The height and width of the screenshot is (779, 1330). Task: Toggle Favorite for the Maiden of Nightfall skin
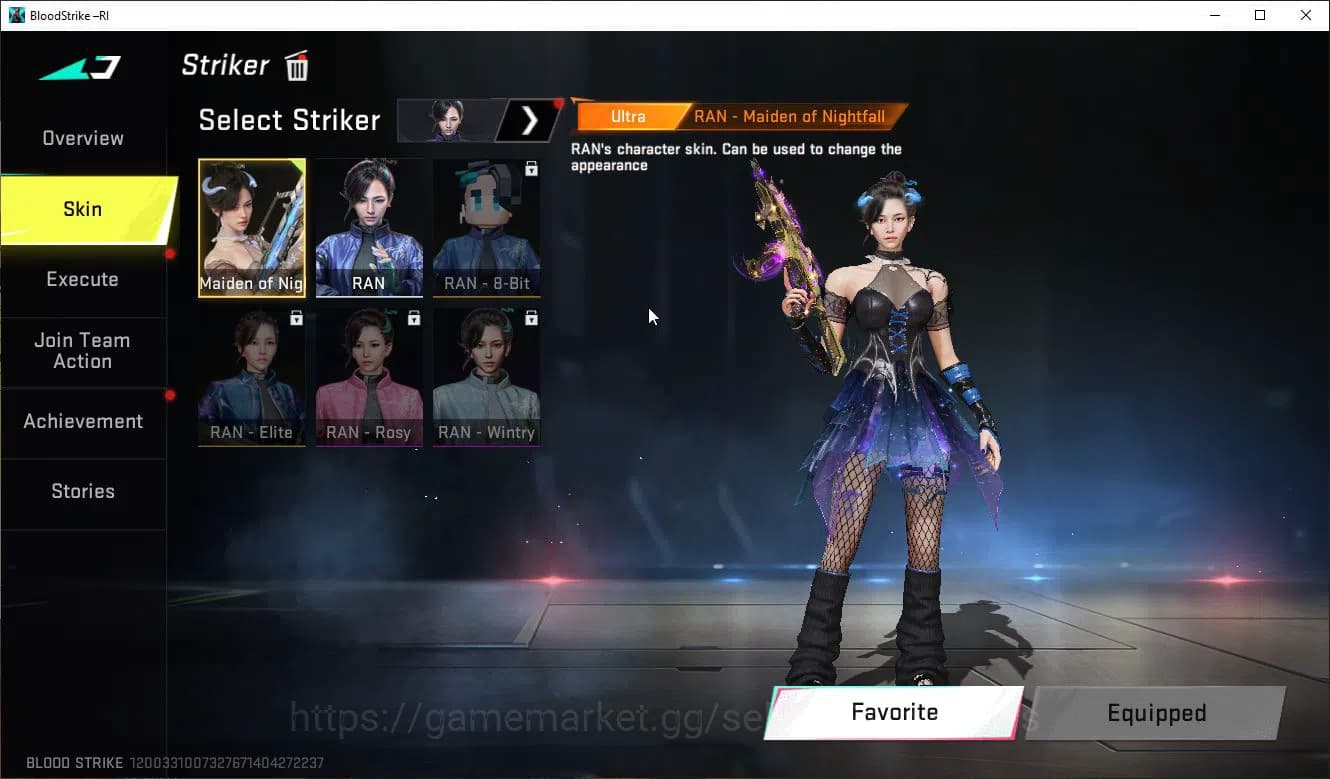(x=893, y=712)
